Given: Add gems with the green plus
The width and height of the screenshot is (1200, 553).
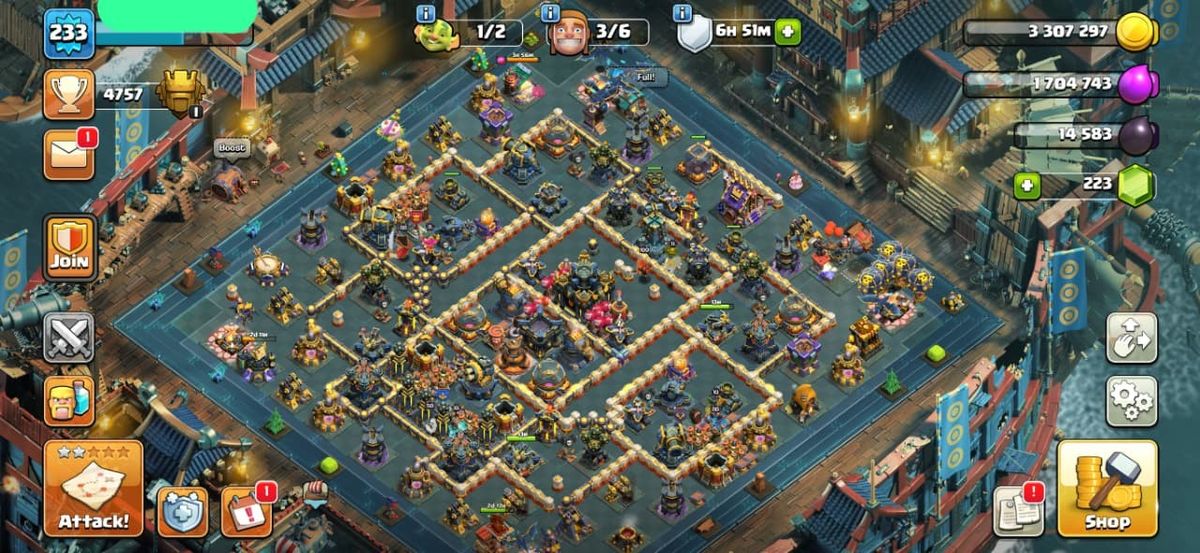Looking at the screenshot, I should point(1025,185).
